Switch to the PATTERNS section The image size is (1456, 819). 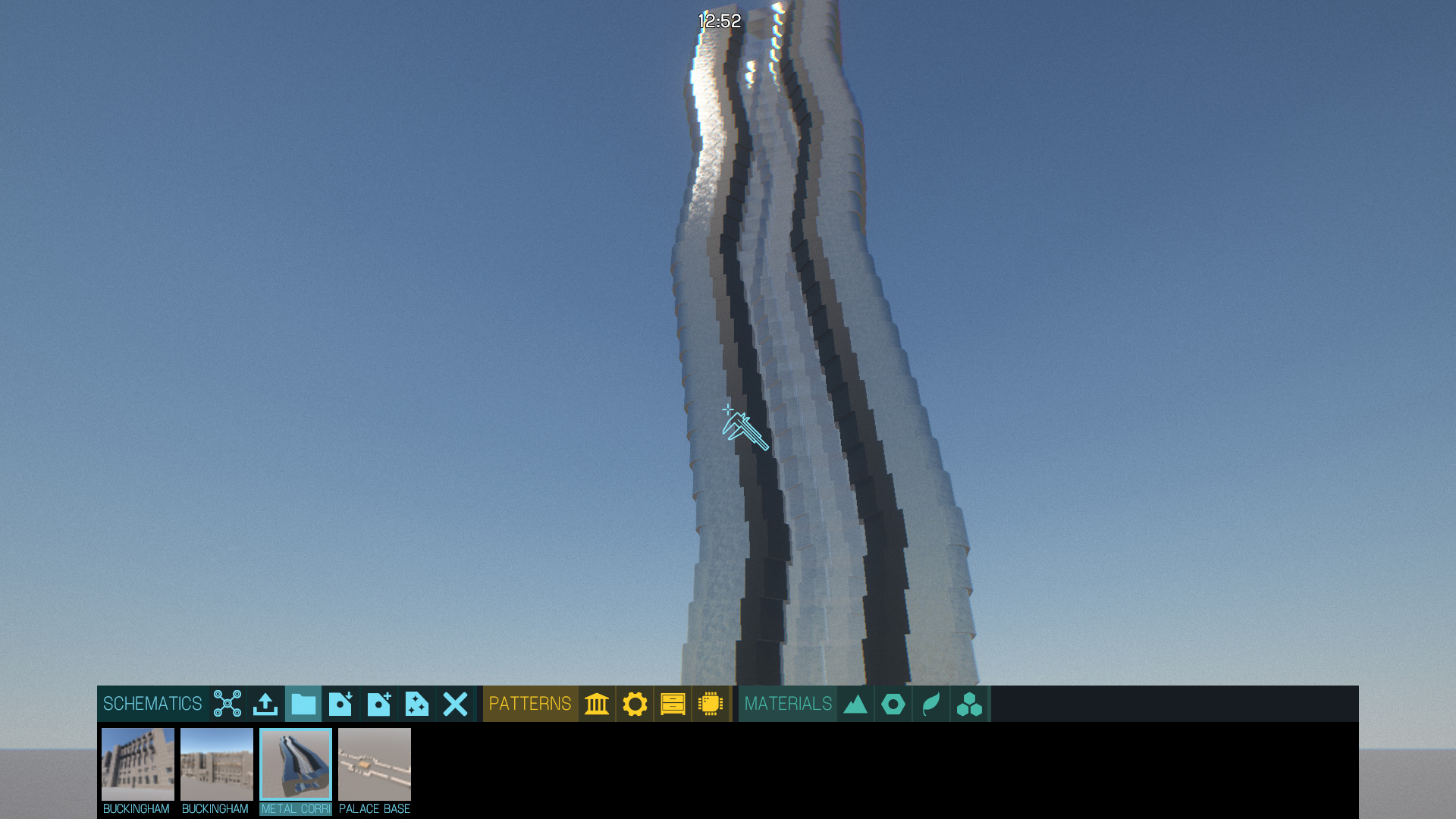click(531, 704)
